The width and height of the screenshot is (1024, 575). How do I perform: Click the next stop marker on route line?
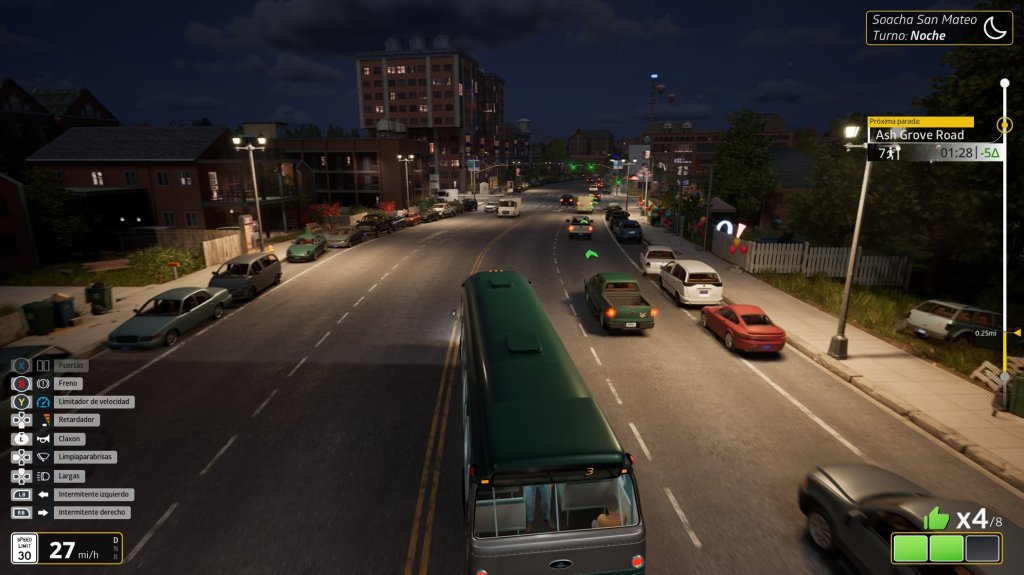coord(1004,126)
